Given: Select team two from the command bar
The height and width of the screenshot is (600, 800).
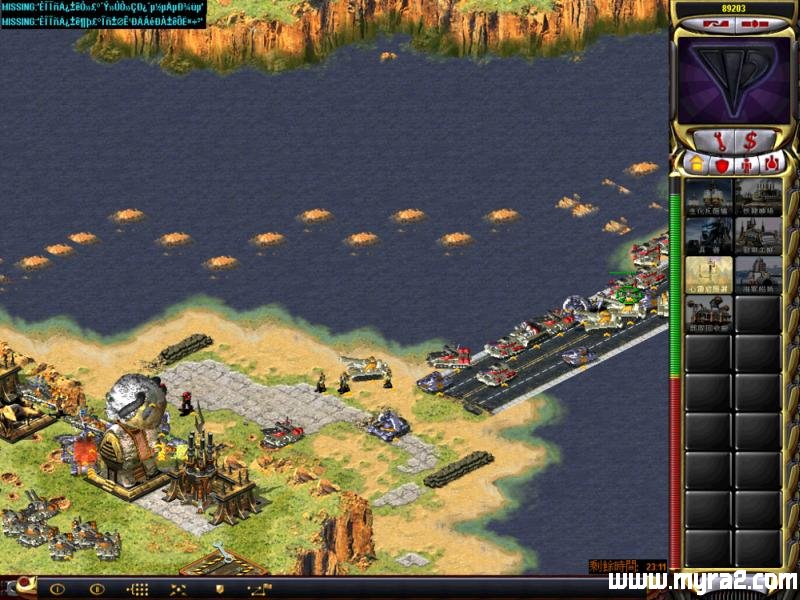Looking at the screenshot, I should 97,589.
